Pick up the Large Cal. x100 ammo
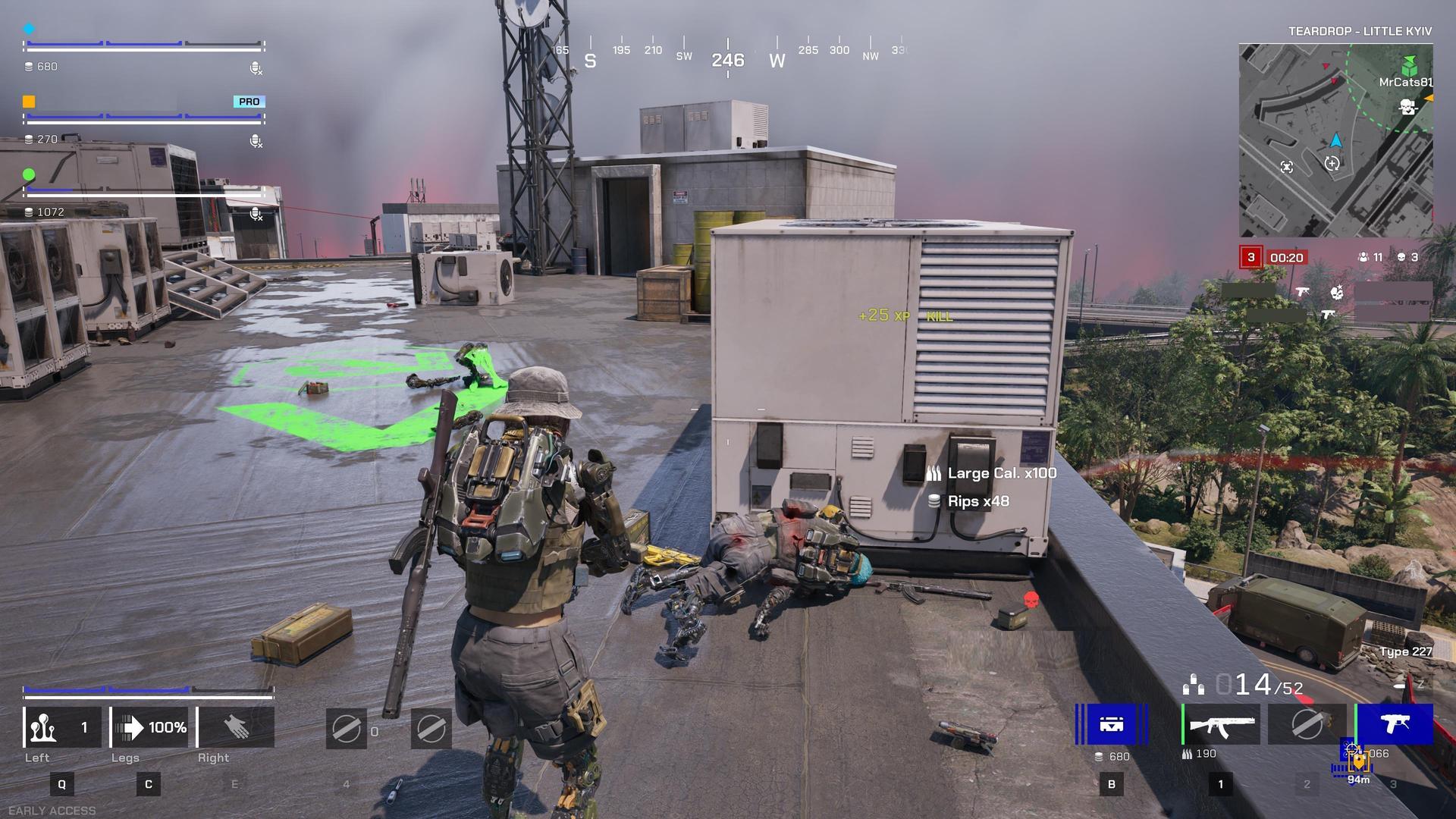 [x=1000, y=473]
